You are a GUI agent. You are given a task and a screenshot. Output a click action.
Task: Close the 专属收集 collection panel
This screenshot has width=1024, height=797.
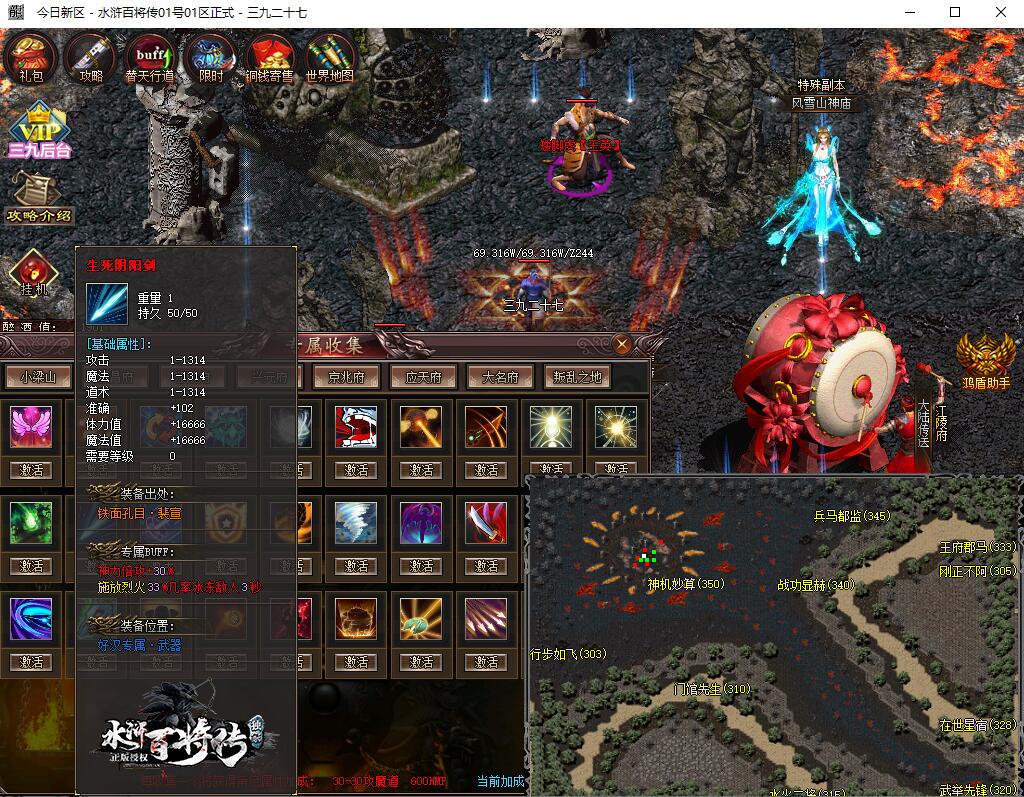tap(622, 345)
